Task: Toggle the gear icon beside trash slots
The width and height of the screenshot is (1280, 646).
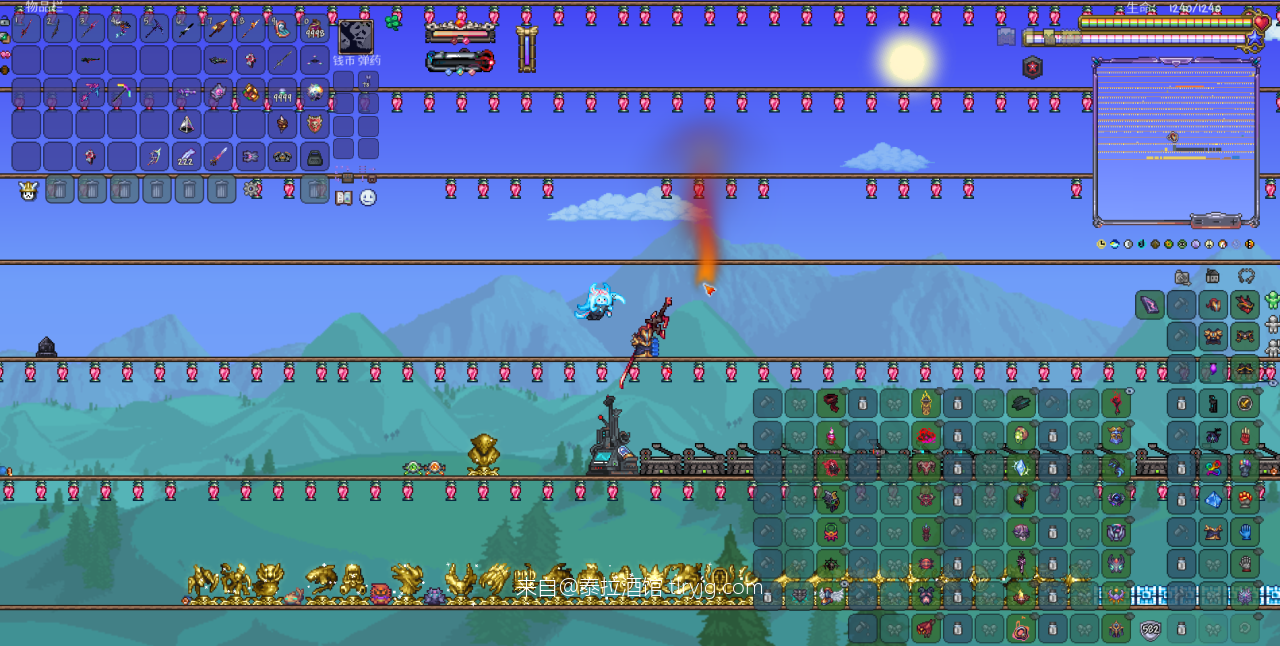Action: pyautogui.click(x=252, y=188)
